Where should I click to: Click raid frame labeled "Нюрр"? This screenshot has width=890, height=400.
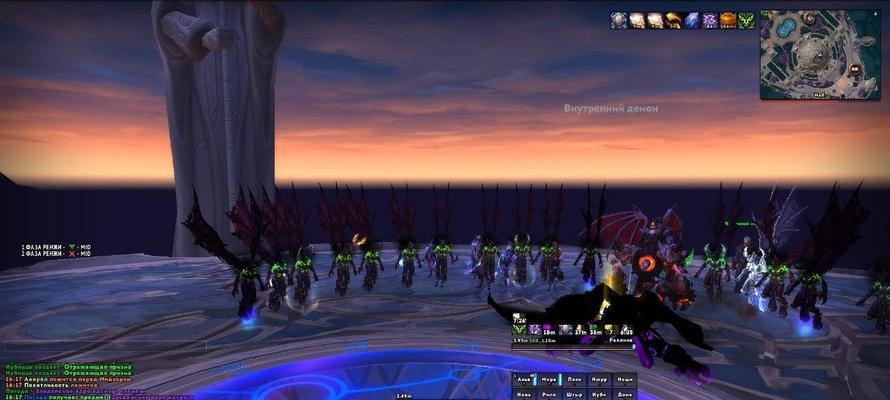click(x=598, y=380)
